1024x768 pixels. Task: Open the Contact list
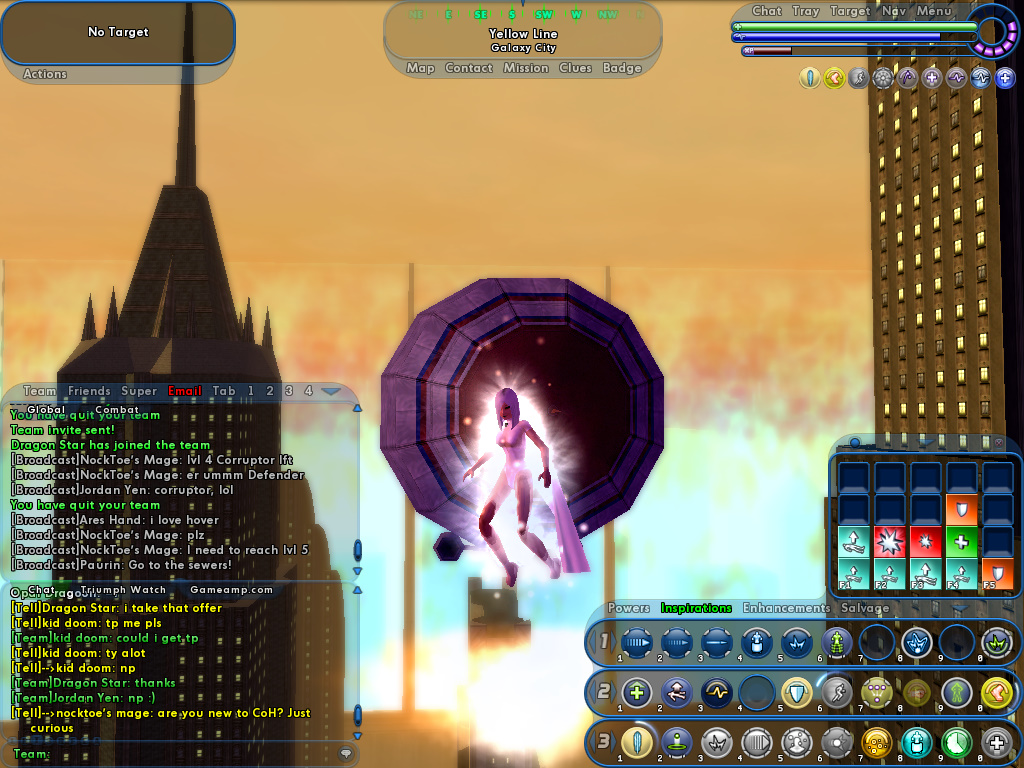469,68
